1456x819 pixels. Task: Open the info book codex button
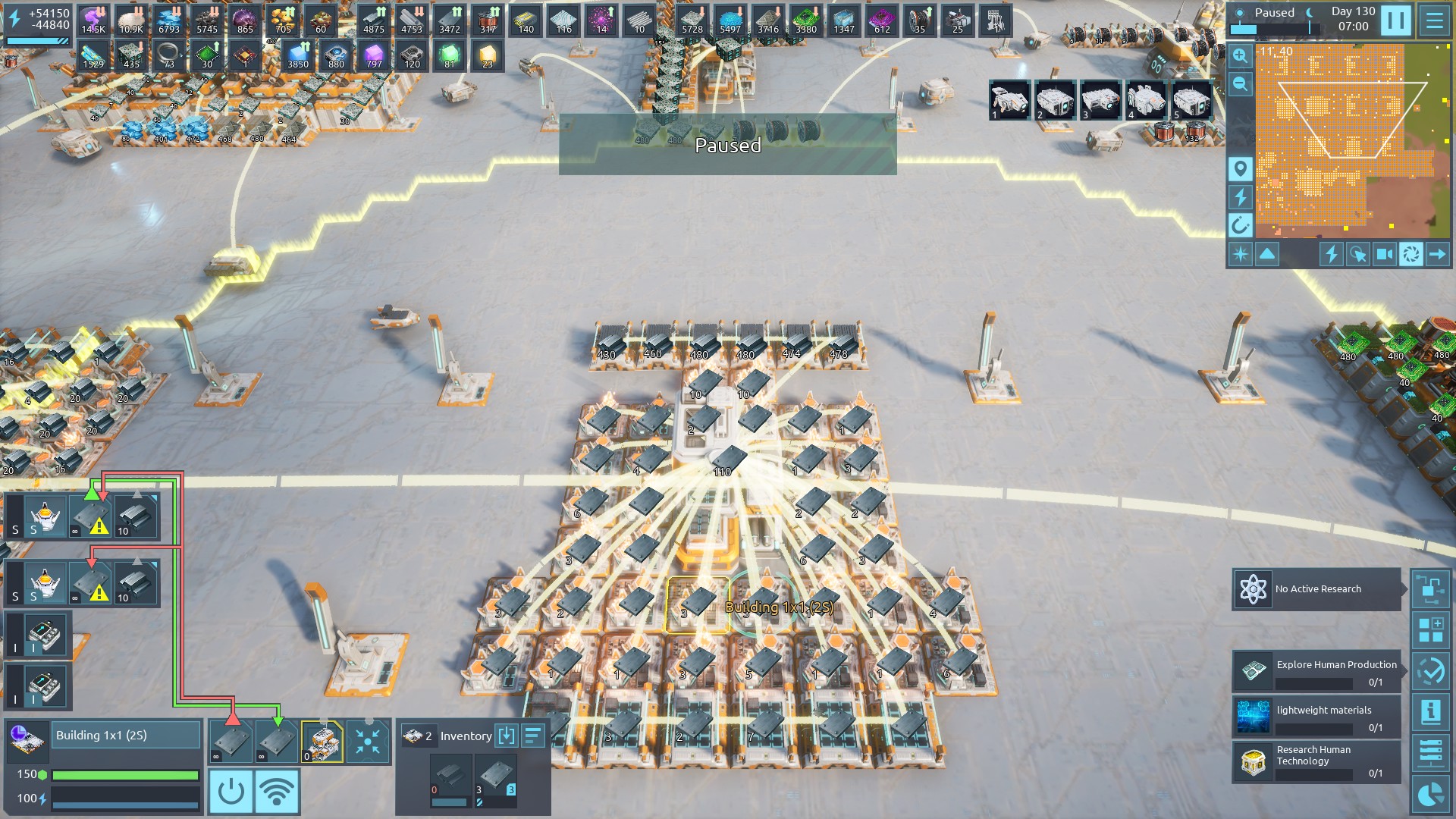[1431, 712]
